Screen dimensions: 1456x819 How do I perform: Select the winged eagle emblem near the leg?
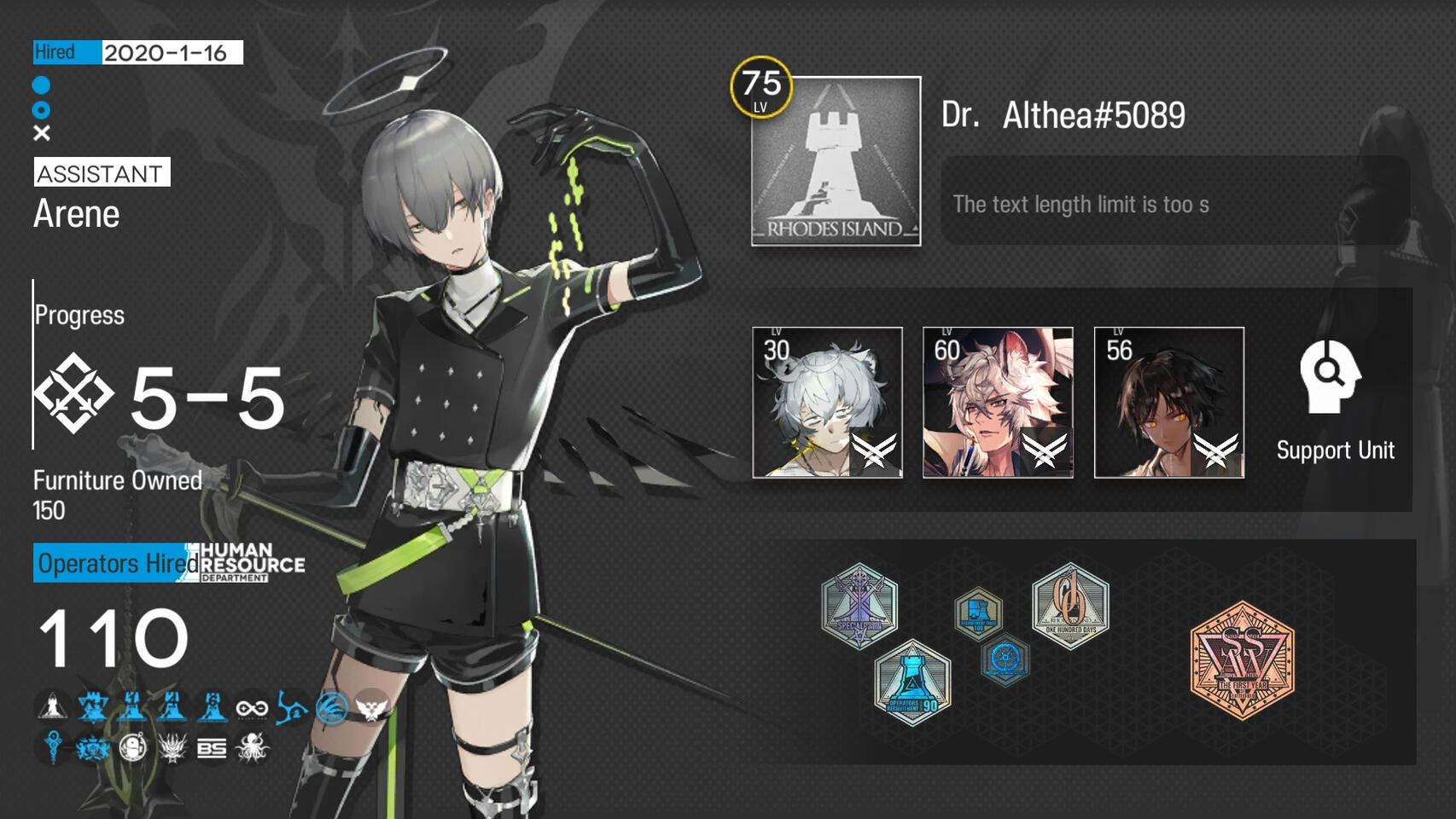371,708
